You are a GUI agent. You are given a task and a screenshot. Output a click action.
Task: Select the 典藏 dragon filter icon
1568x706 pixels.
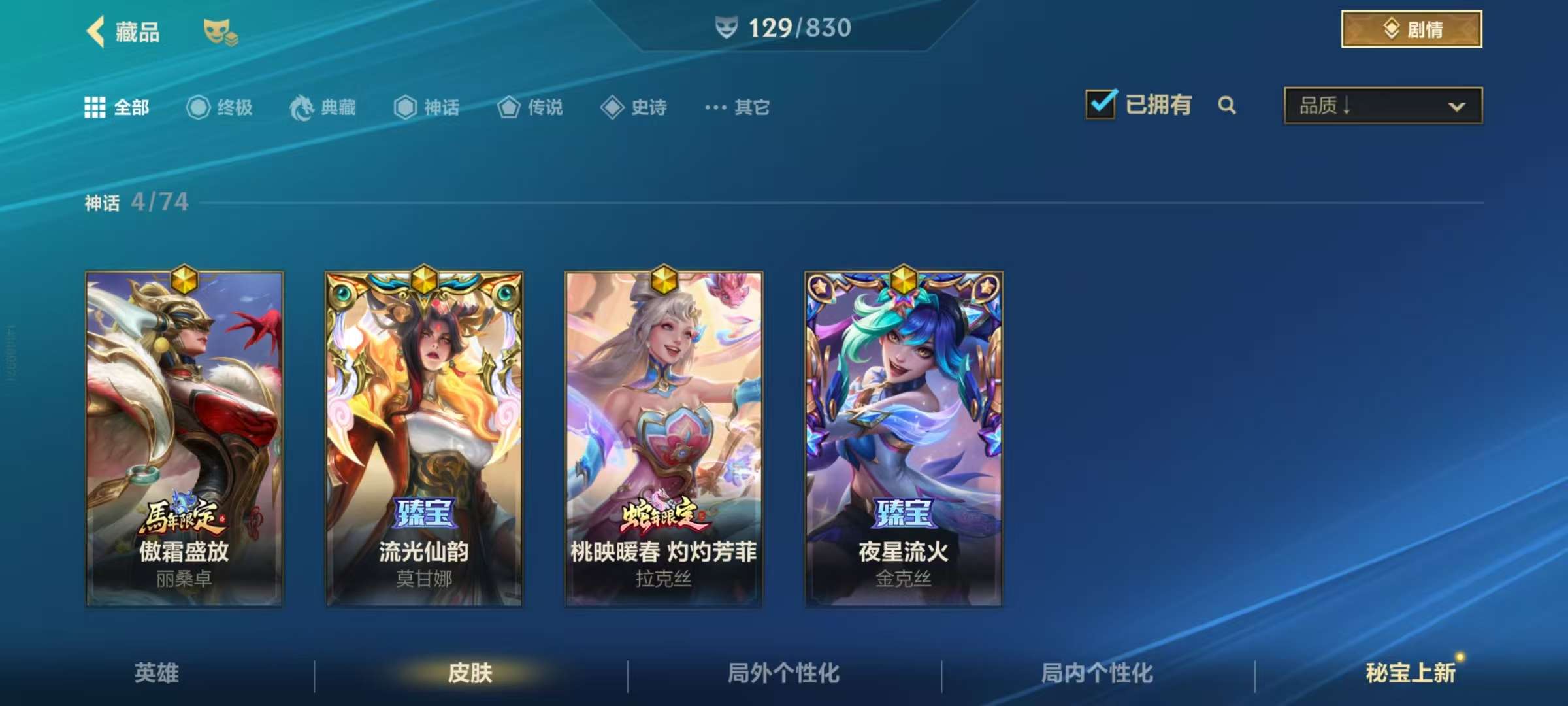click(301, 108)
